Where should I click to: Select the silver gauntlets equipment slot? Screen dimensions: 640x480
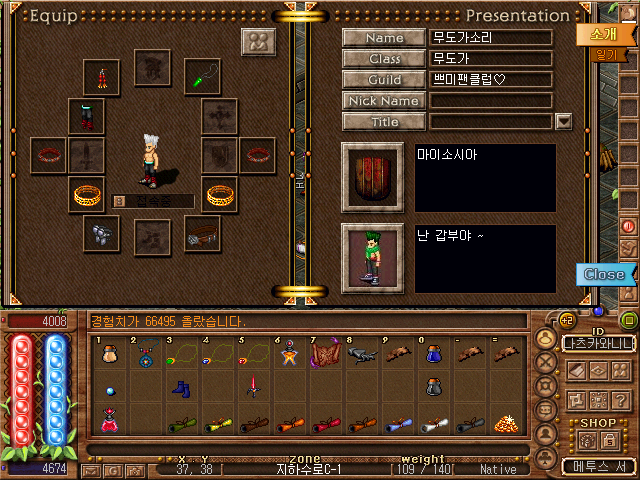(102, 233)
